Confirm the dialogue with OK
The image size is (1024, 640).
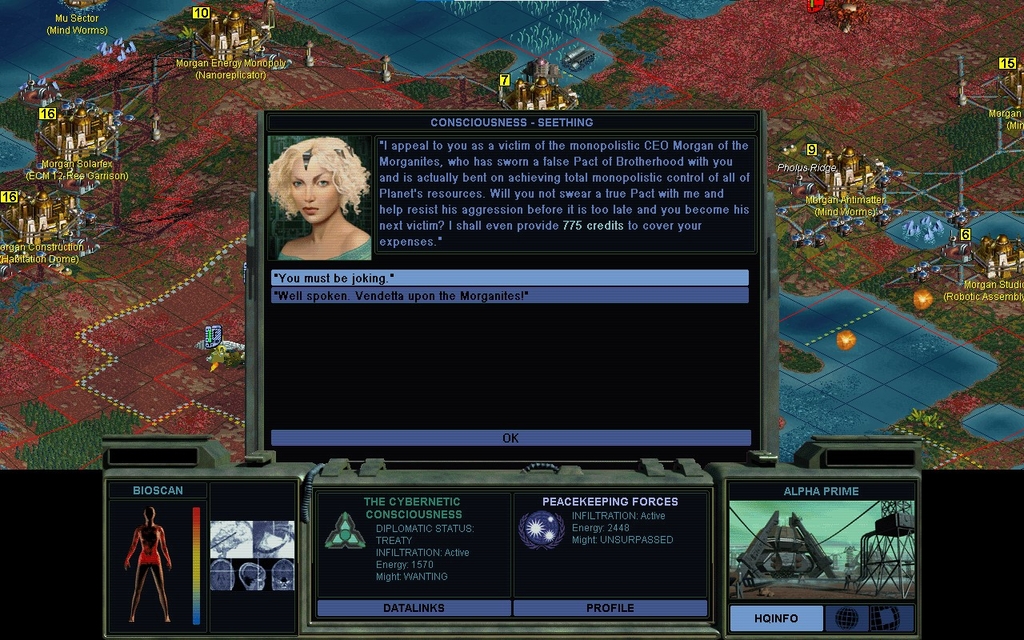[x=510, y=438]
